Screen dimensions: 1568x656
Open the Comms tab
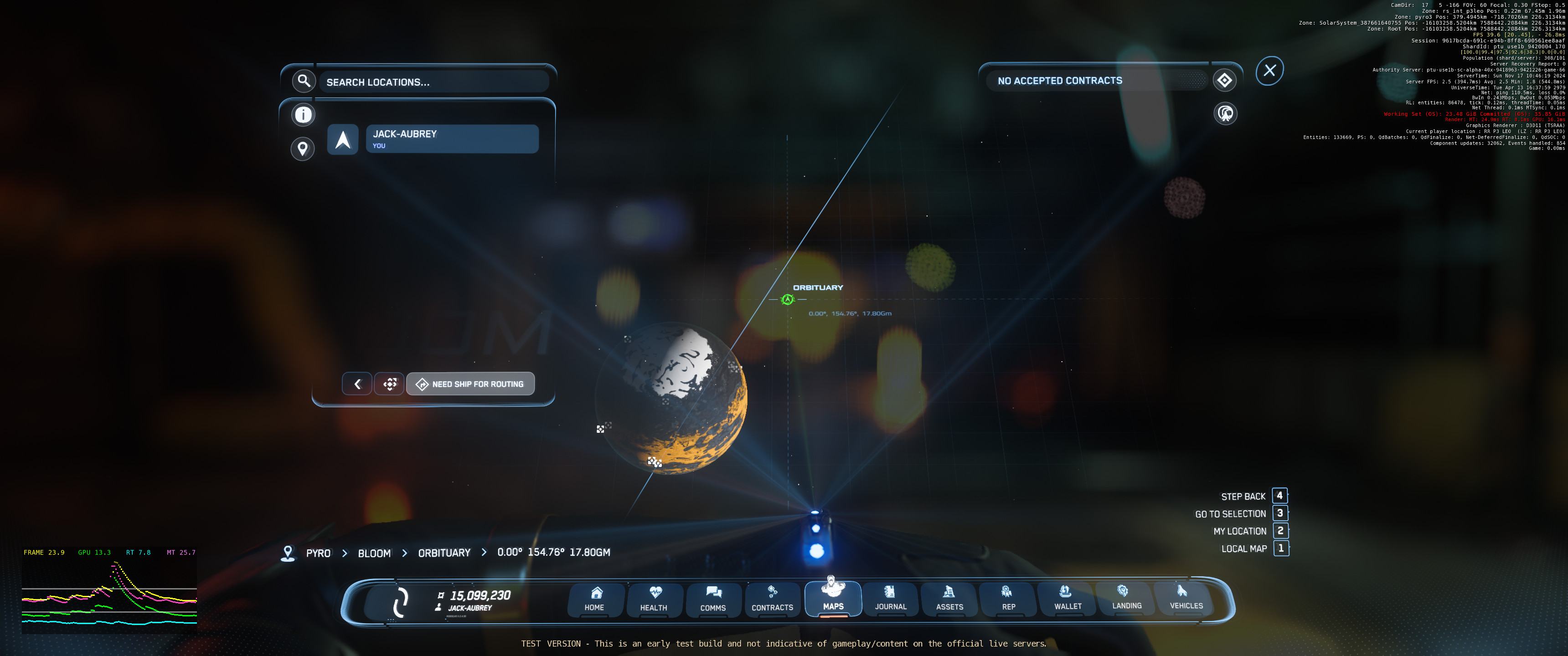pyautogui.click(x=713, y=599)
